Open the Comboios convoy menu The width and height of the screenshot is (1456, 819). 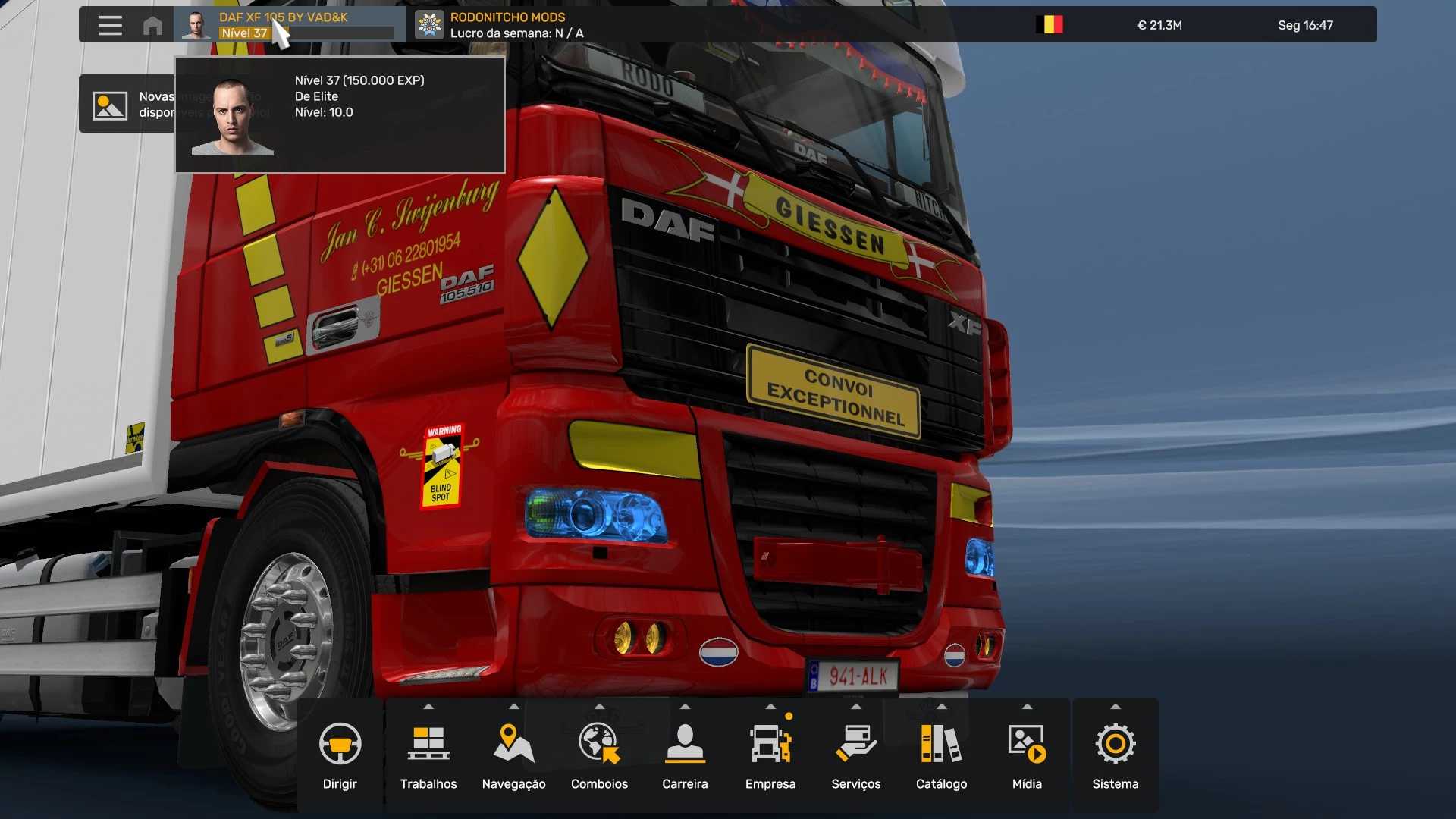click(x=599, y=755)
